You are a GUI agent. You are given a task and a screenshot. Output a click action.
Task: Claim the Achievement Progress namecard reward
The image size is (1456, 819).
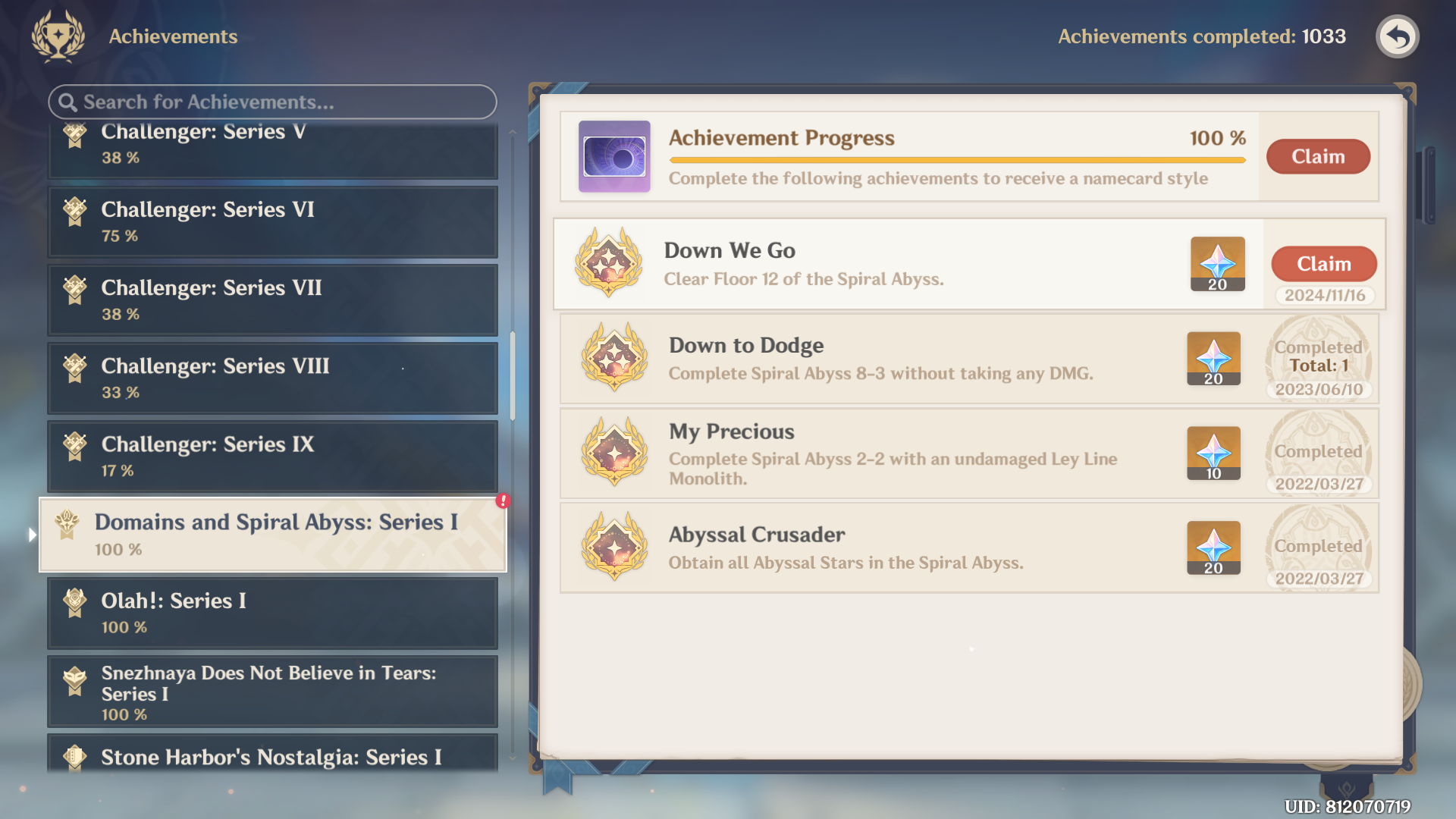[x=1318, y=156]
